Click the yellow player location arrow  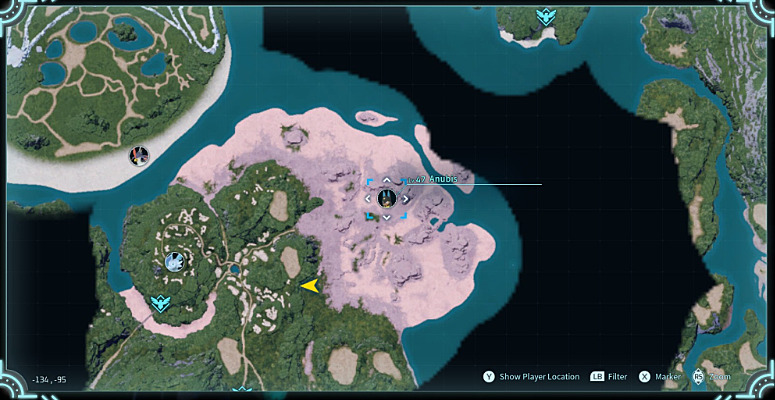[310, 286]
